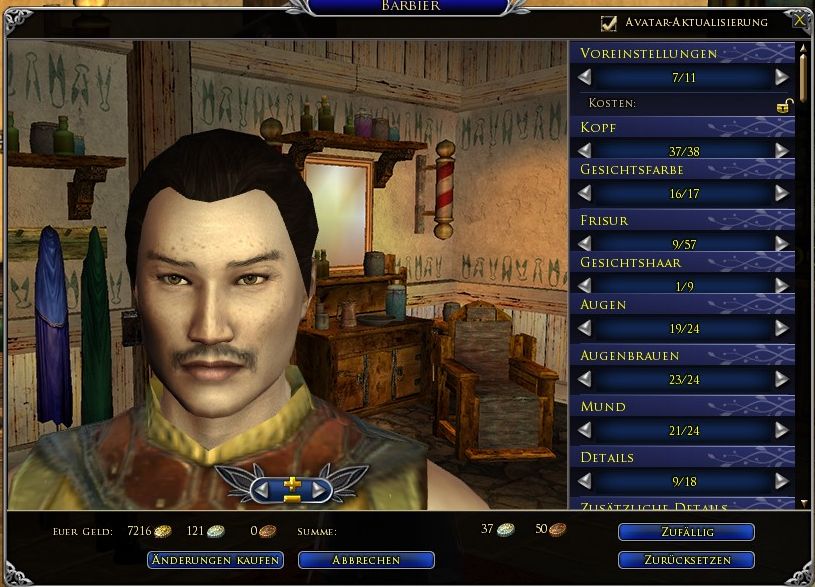Switch to next Gesichtshaar option
This screenshot has width=815, height=587.
point(781,286)
